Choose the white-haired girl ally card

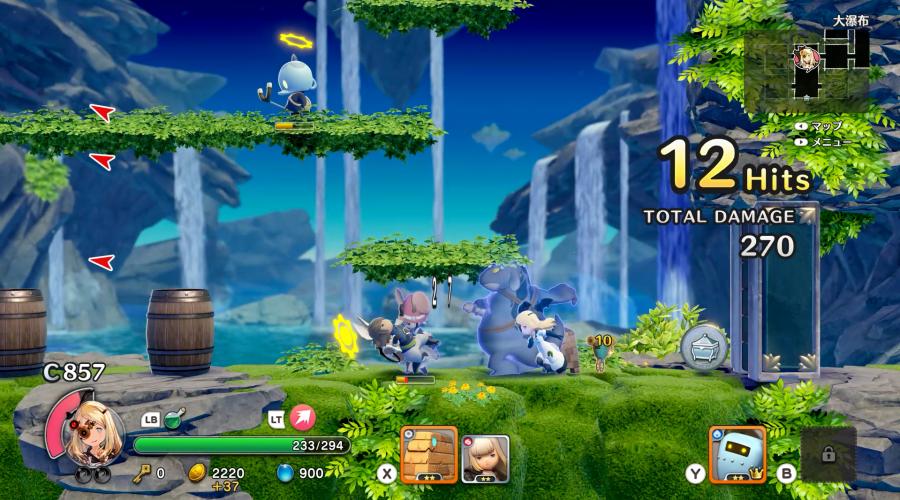point(486,459)
